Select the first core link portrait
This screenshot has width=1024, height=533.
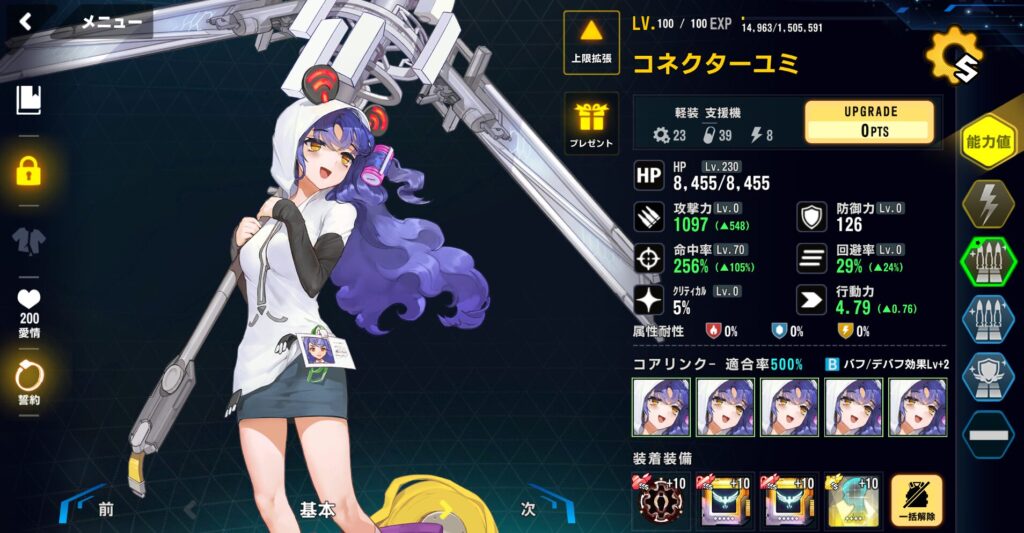[x=661, y=407]
